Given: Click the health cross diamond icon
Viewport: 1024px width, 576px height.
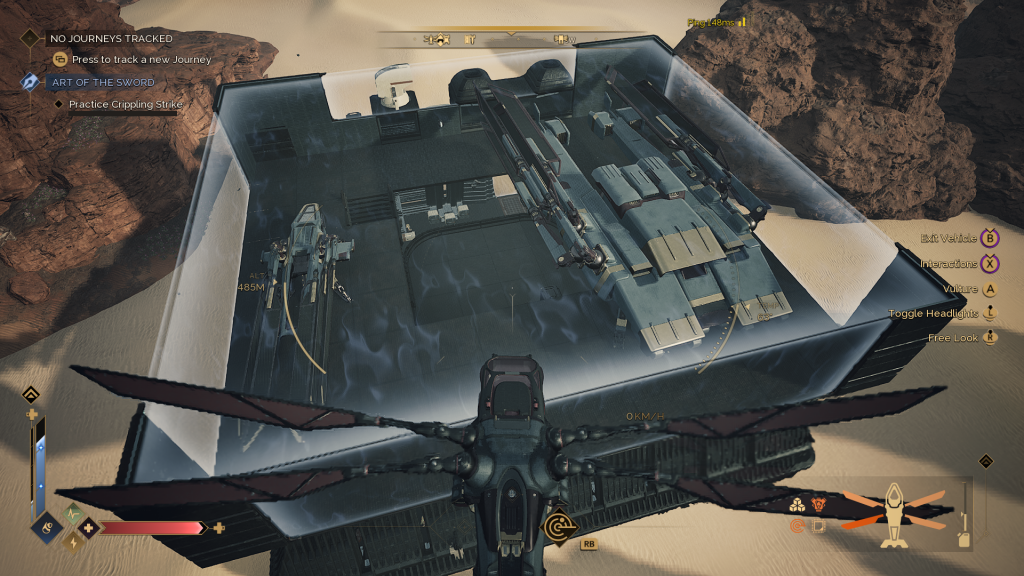Looking at the screenshot, I should [89, 527].
